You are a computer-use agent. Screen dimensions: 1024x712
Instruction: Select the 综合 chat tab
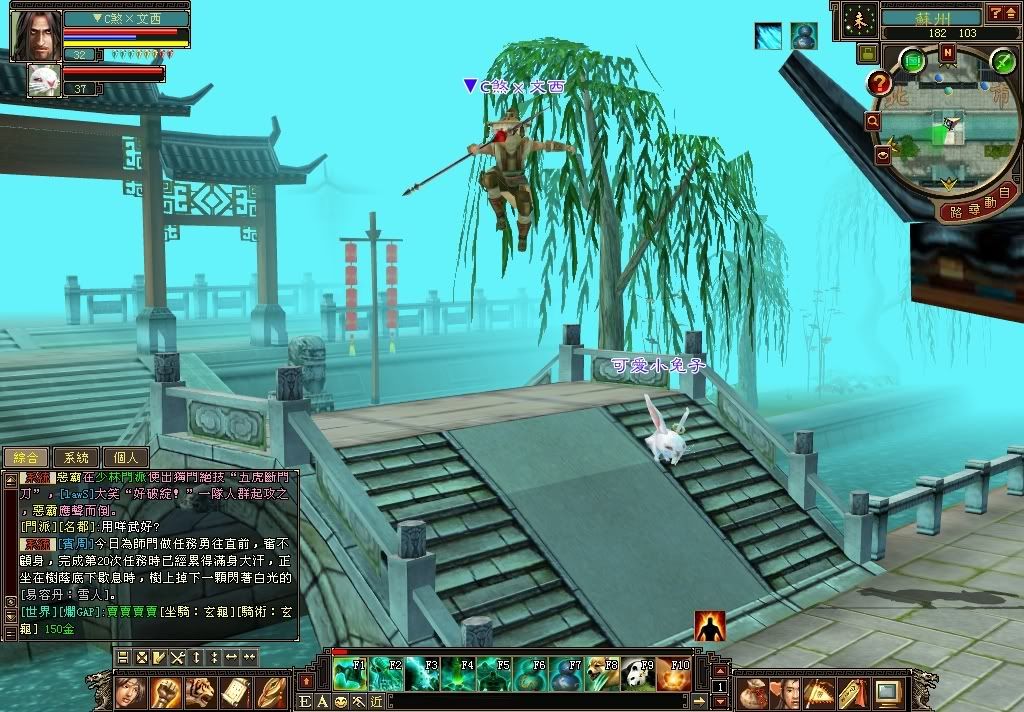pyautogui.click(x=26, y=458)
